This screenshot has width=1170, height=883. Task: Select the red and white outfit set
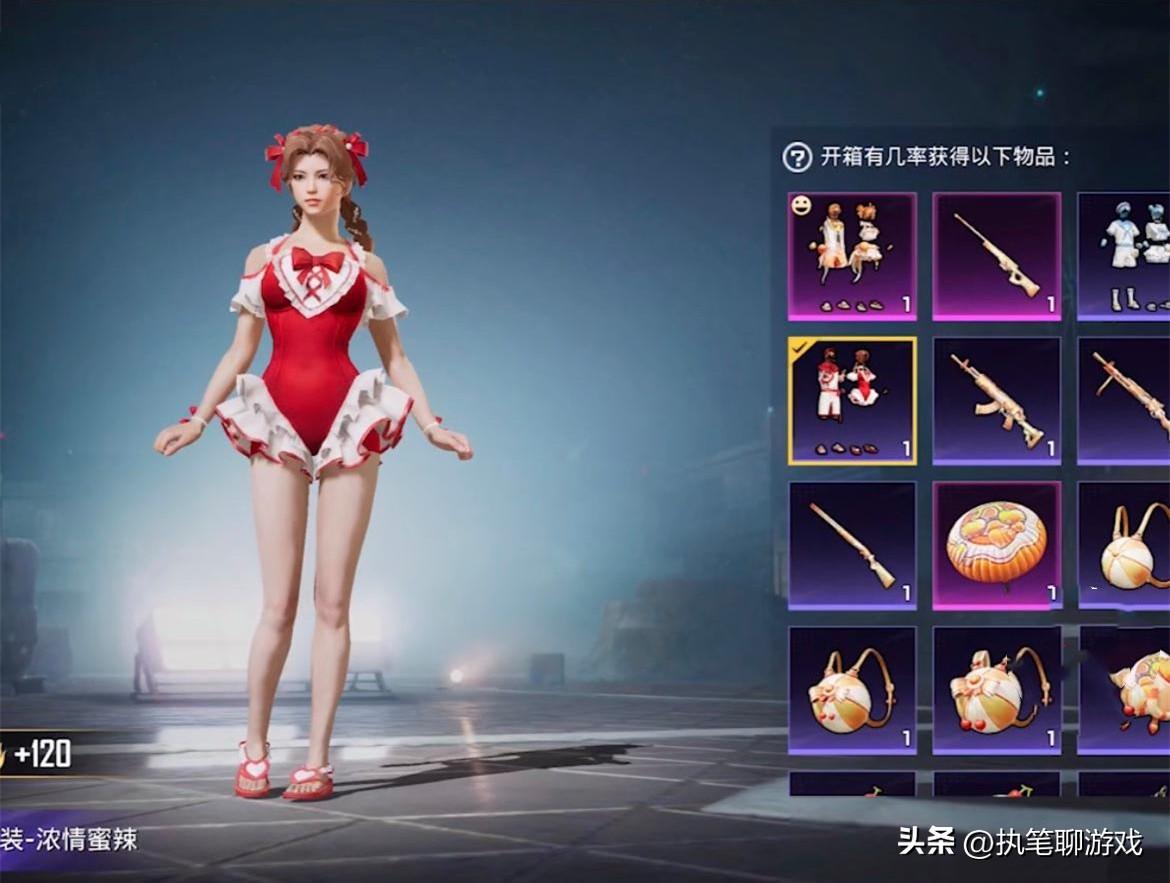point(852,400)
